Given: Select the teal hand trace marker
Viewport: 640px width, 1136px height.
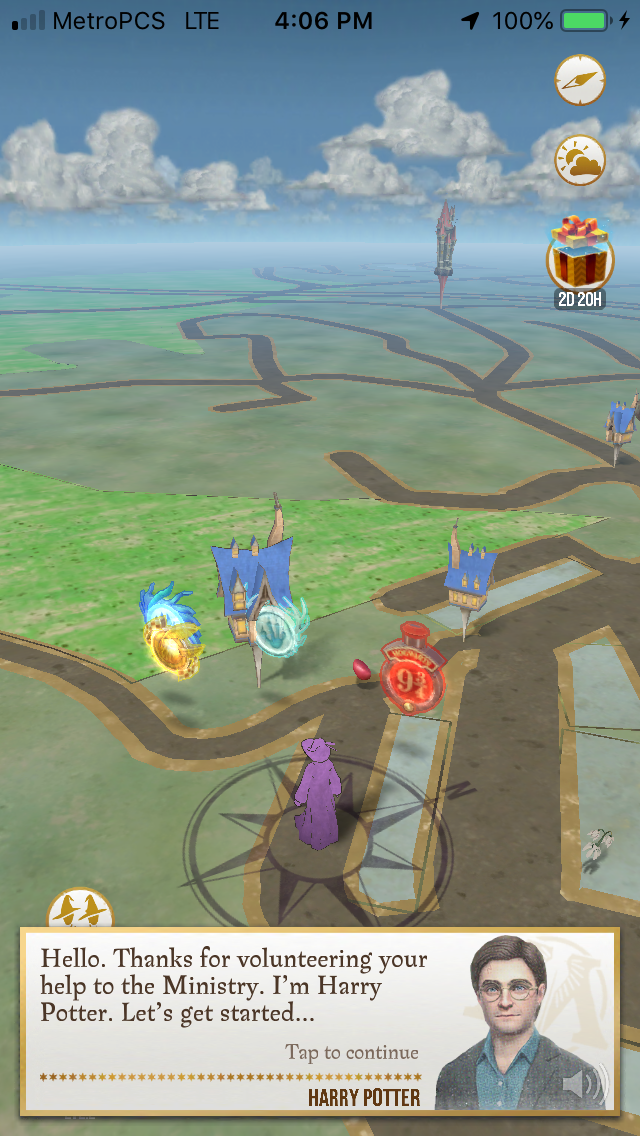Looking at the screenshot, I should point(276,629).
